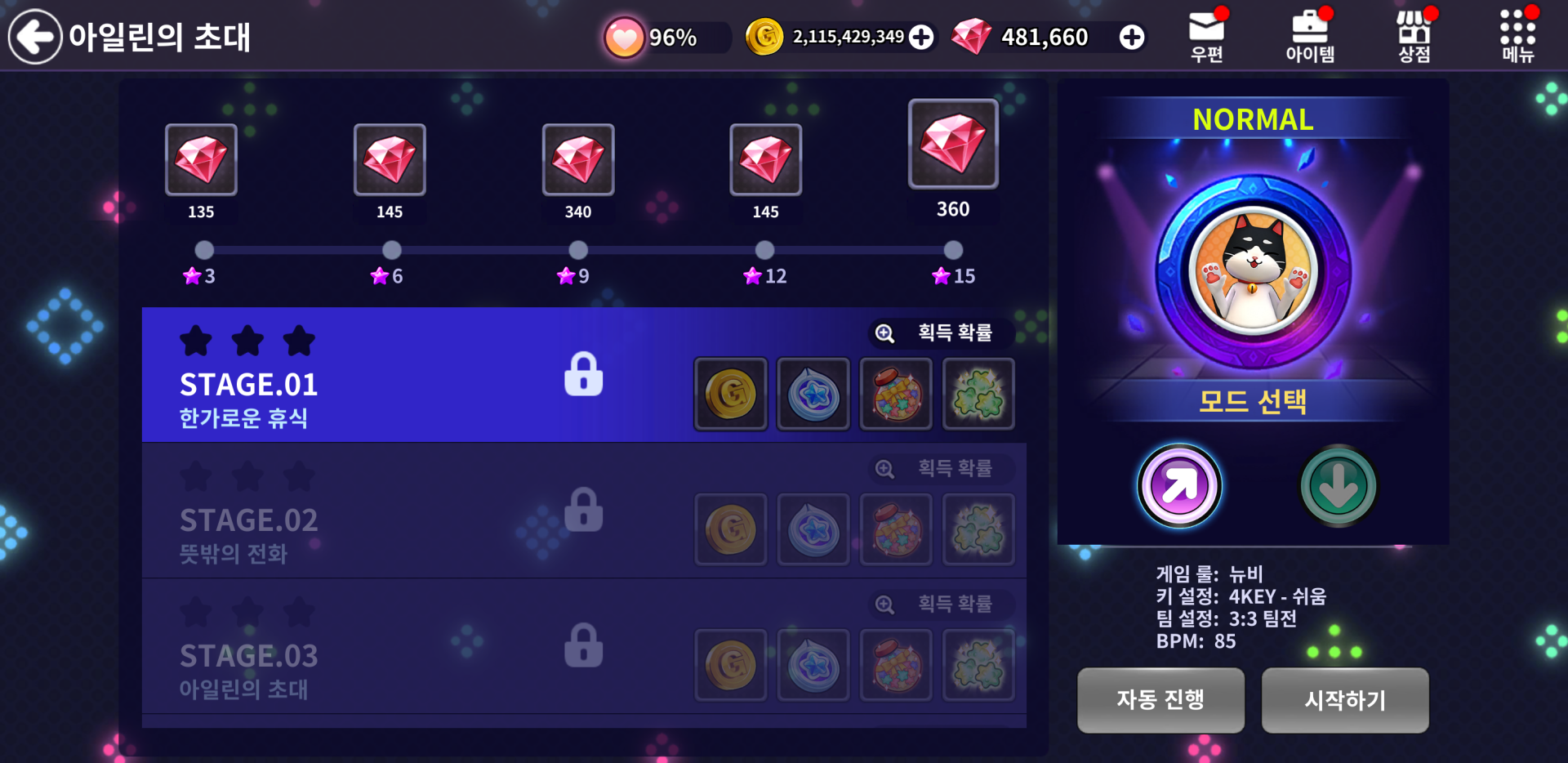1568x763 pixels.
Task: Open the 상점 shop
Action: coord(1414,36)
